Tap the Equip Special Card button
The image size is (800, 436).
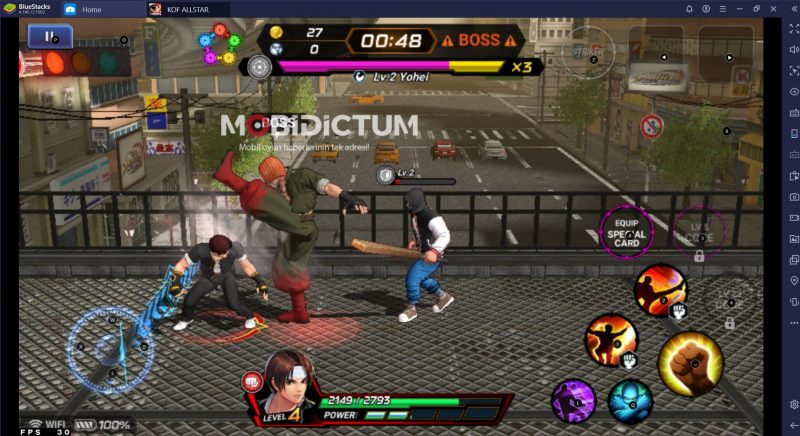[x=625, y=233]
